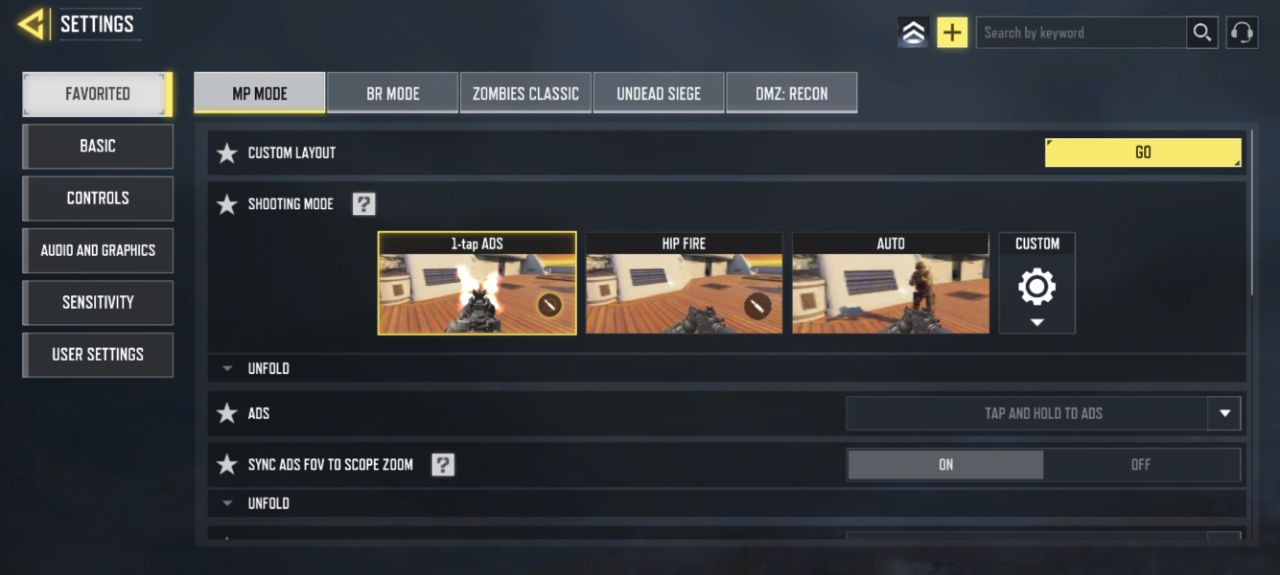Go back using the yellow arrow

point(33,24)
